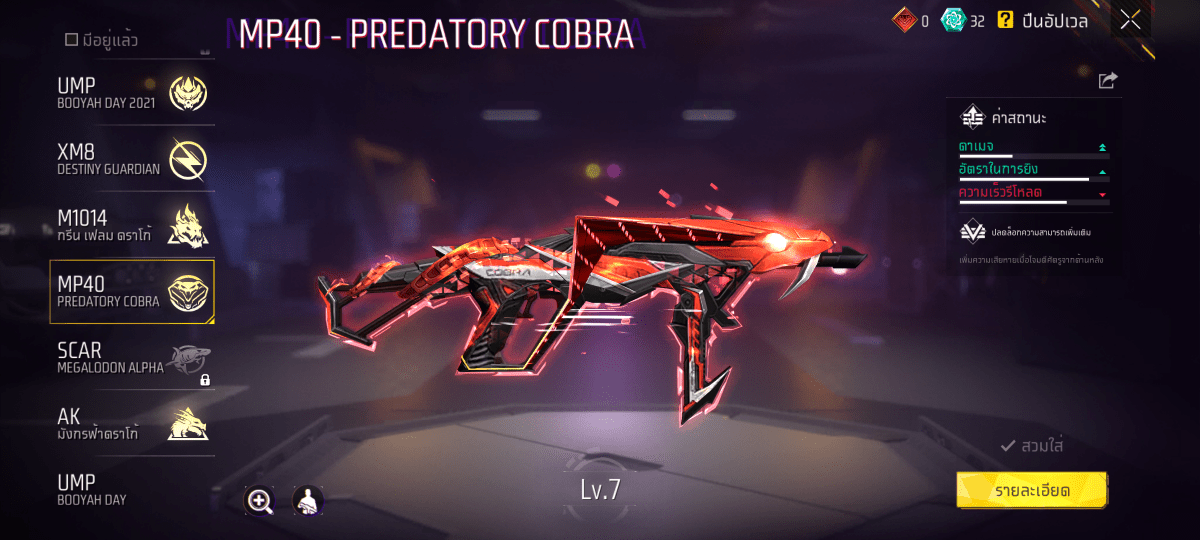Choose the XM8 Destiny Guardian skin

(x=132, y=158)
